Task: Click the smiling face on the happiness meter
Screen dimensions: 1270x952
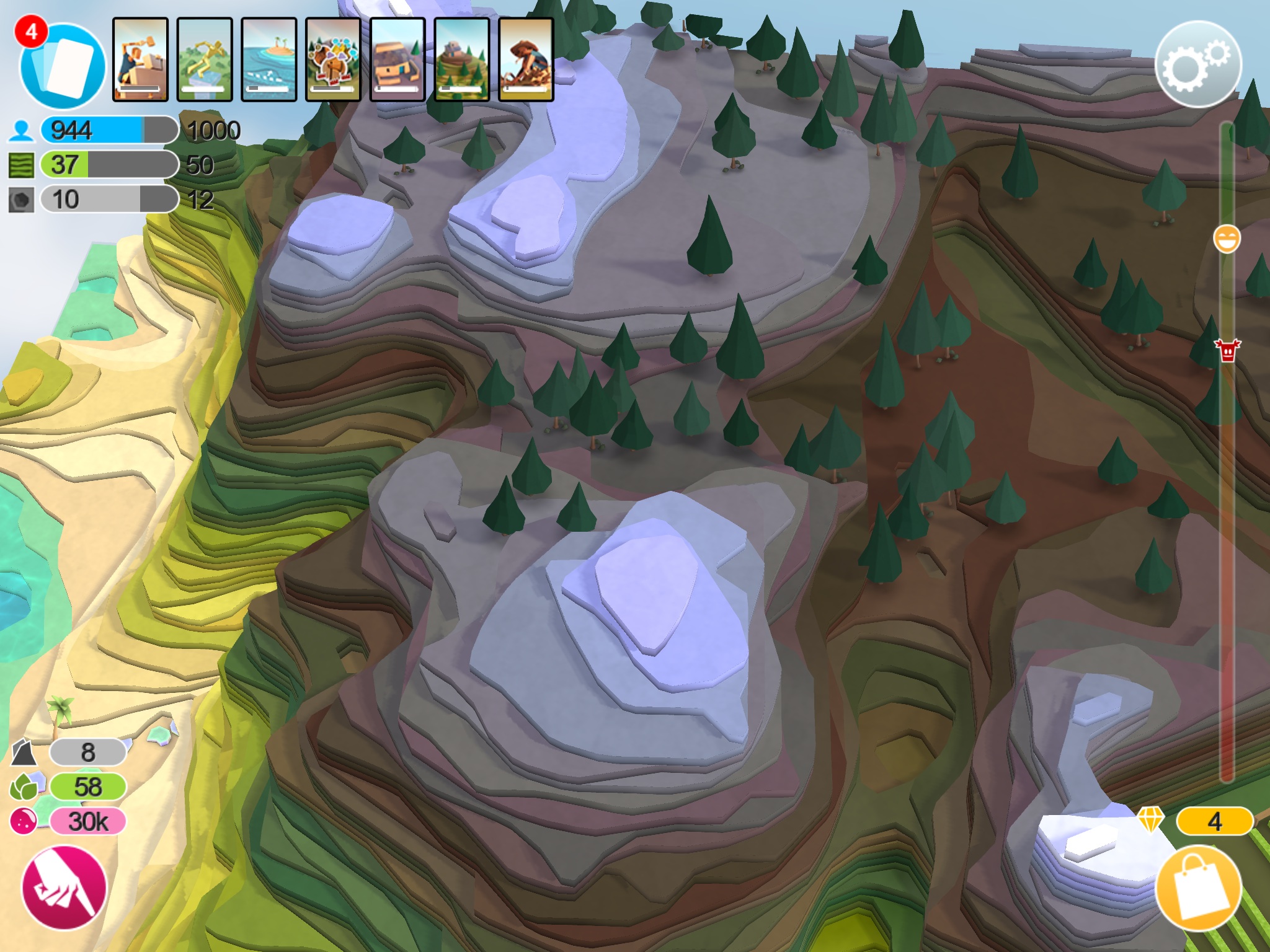Action: click(1227, 239)
